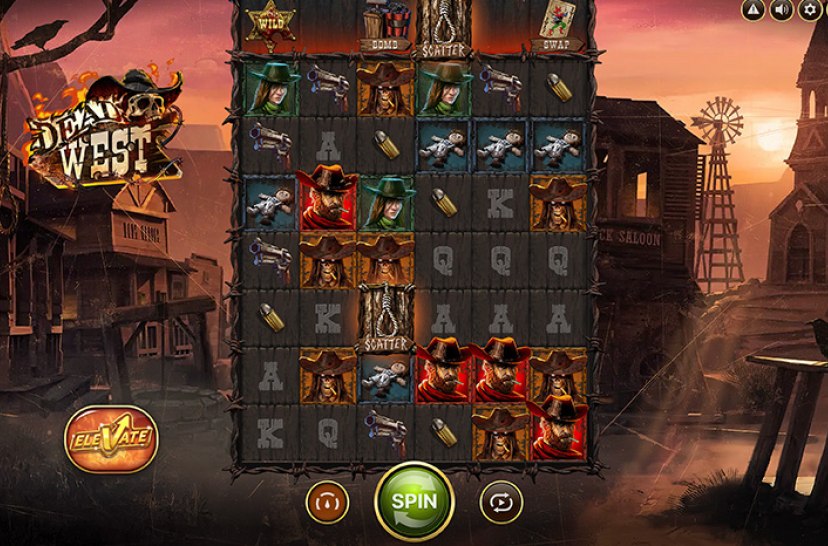Toggle the sound speaker icon
This screenshot has width=828, height=546.
(782, 10)
